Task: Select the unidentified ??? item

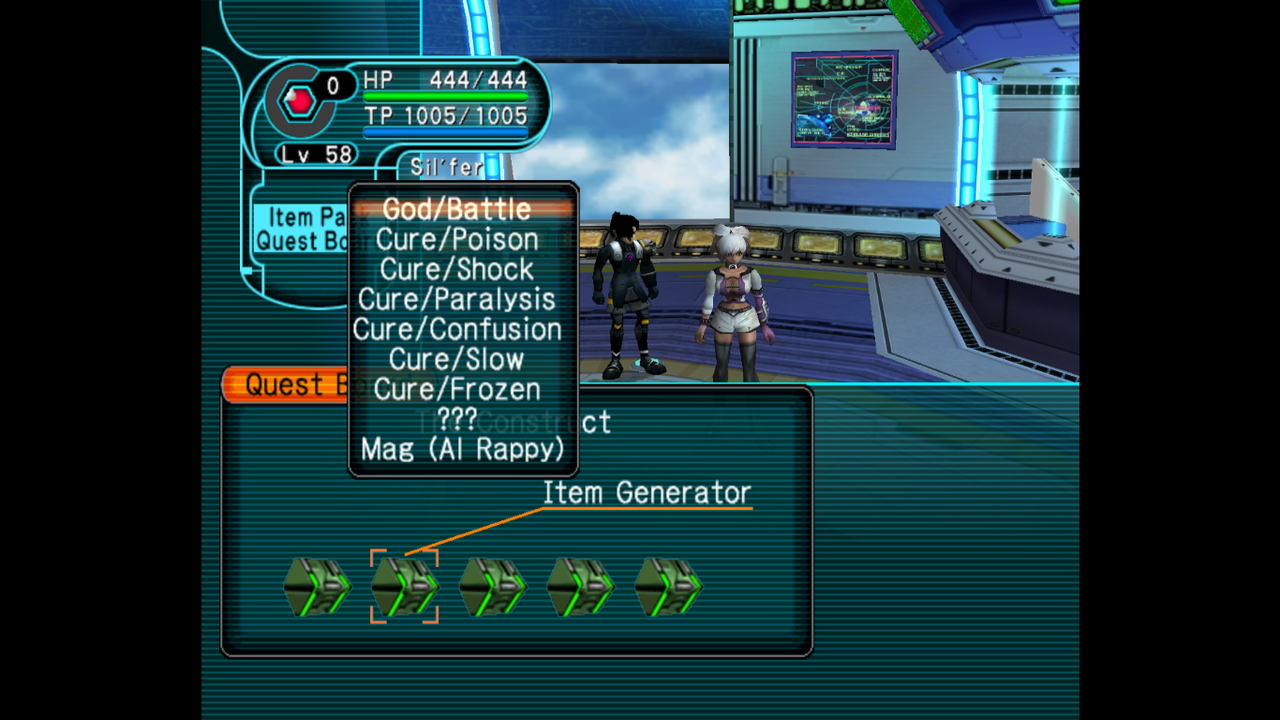Action: coord(457,419)
